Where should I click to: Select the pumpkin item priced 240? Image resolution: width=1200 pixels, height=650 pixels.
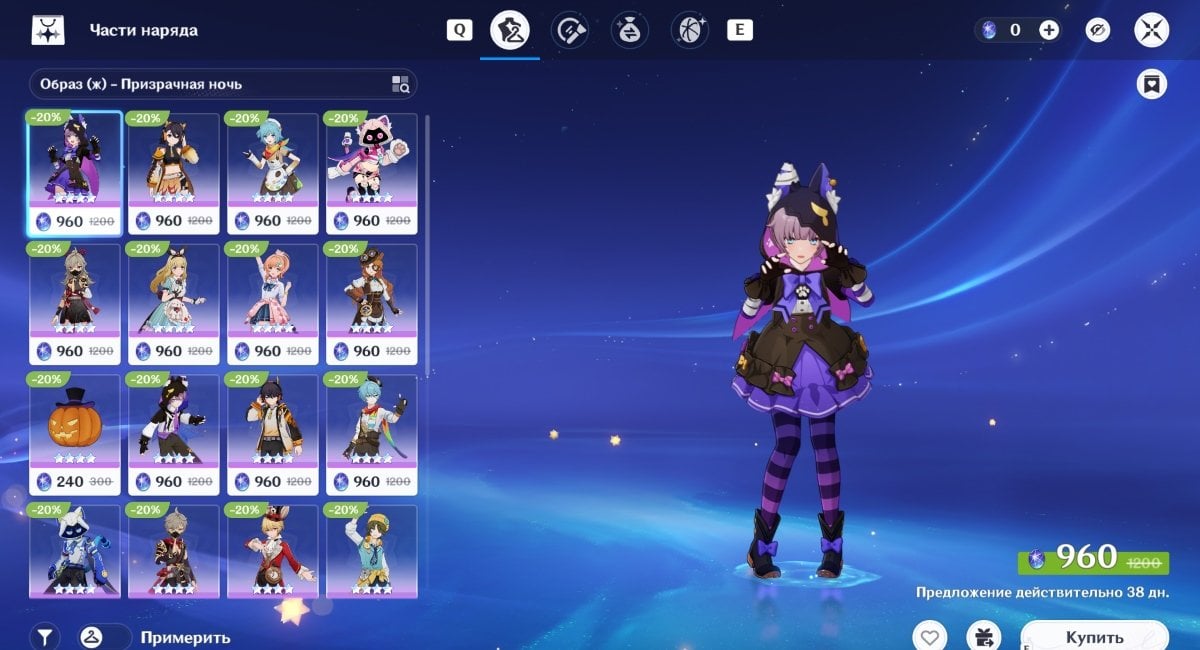pos(74,435)
